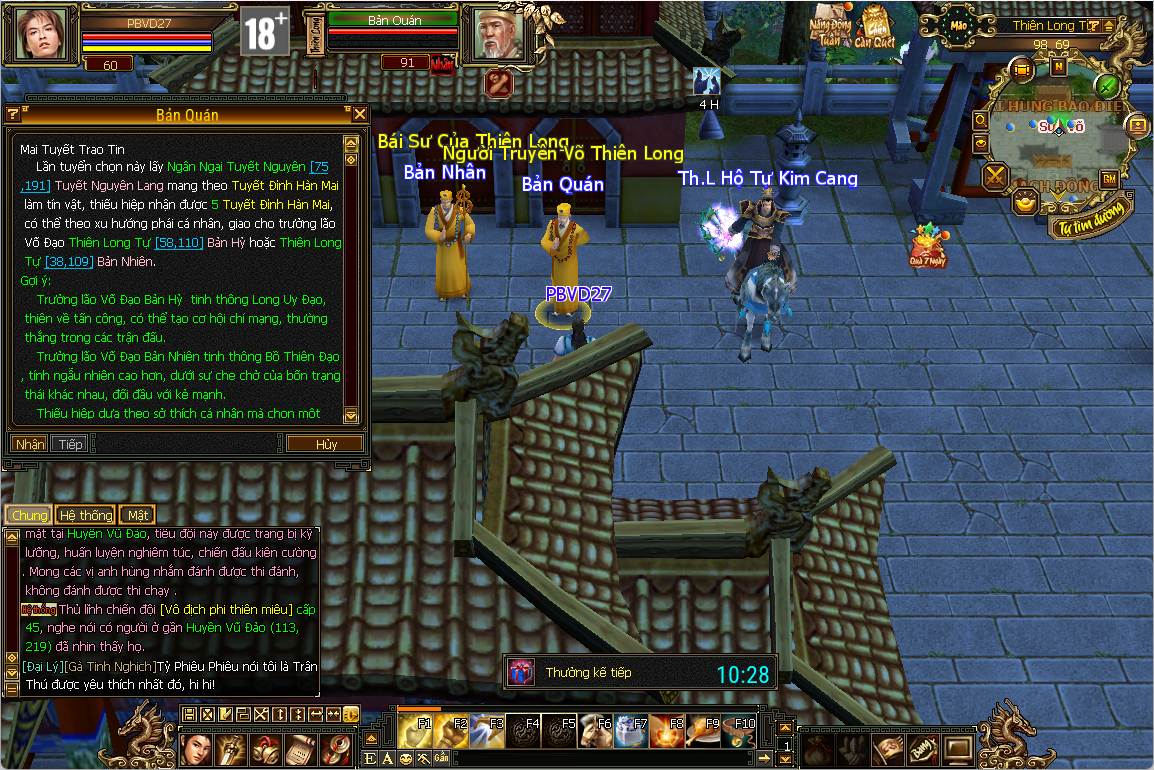The image size is (1154, 770).
Task: Open the character portrait menu icon
Action: [x=196, y=746]
